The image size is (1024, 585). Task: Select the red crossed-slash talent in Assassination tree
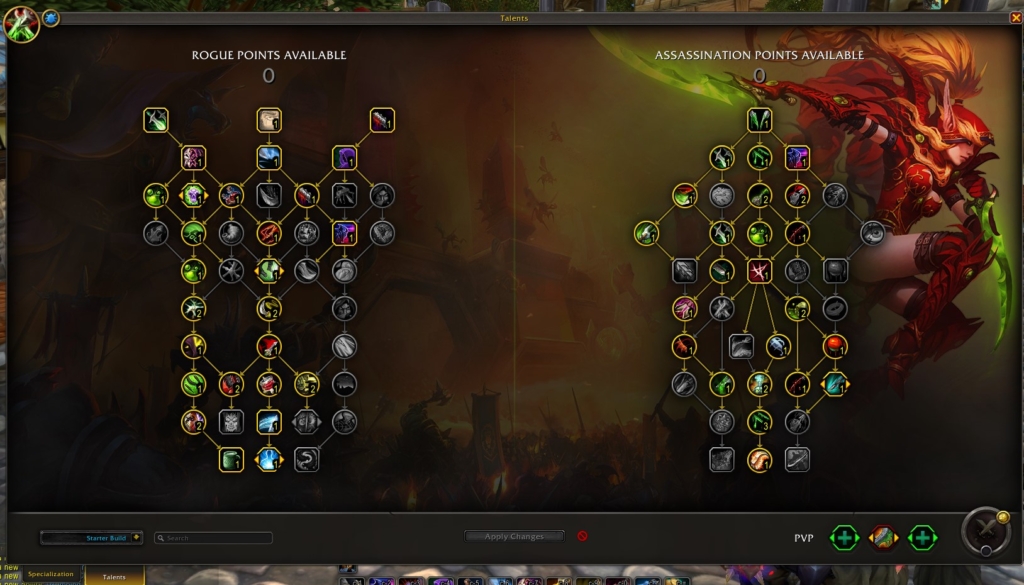[x=760, y=271]
